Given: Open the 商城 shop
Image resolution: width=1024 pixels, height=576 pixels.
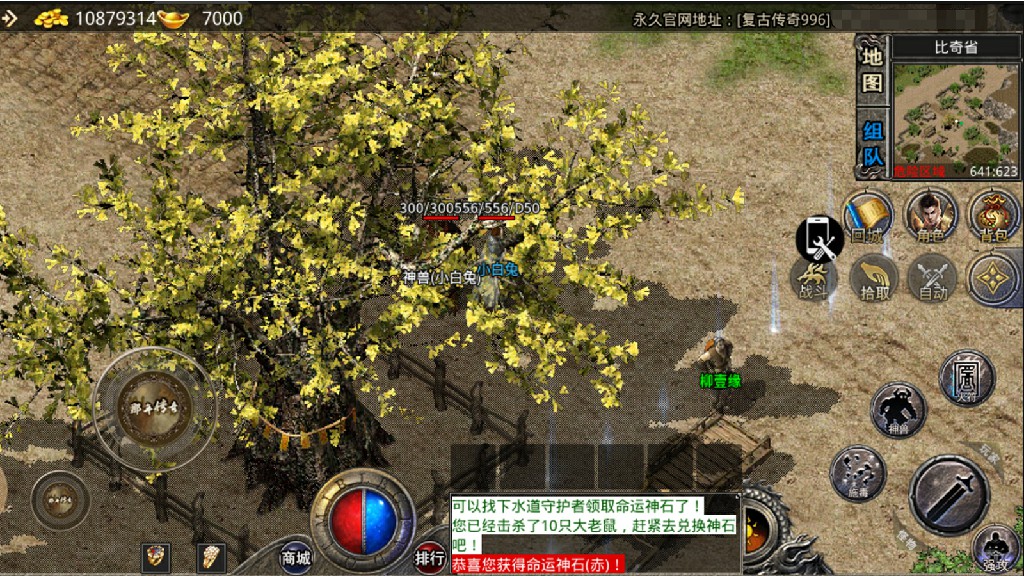Looking at the screenshot, I should coord(295,557).
